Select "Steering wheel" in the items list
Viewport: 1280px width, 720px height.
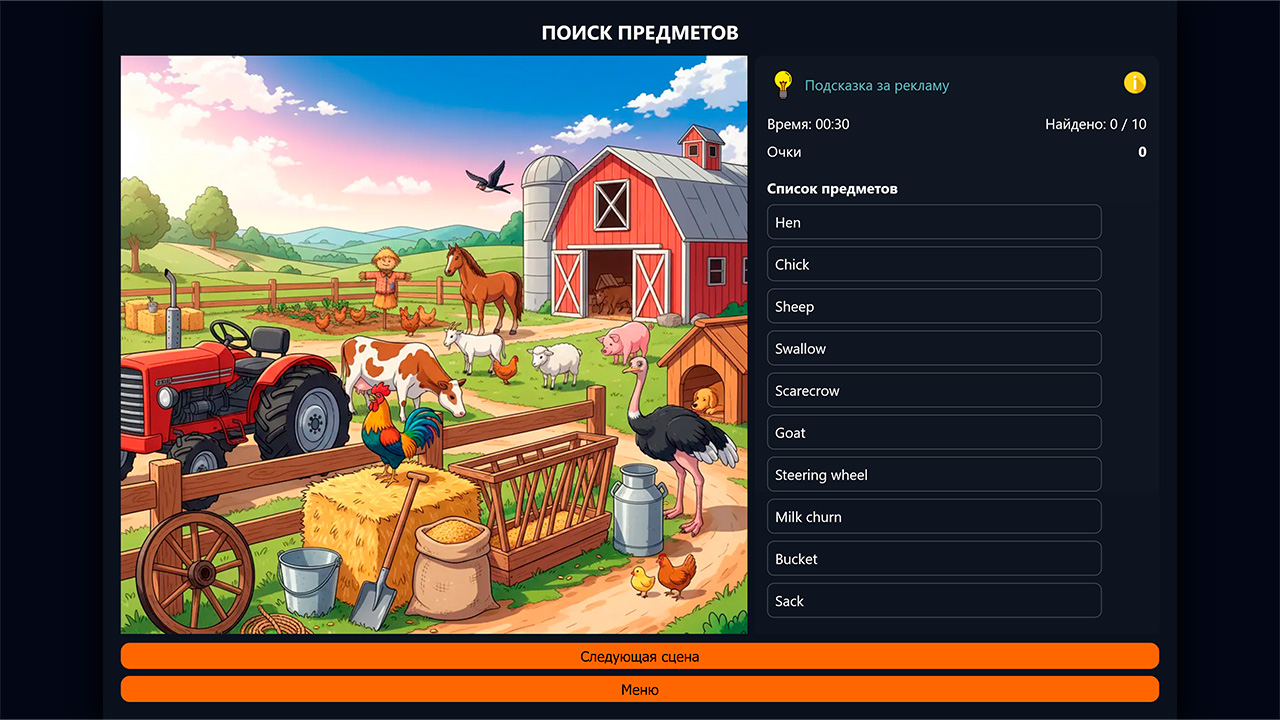tap(933, 474)
